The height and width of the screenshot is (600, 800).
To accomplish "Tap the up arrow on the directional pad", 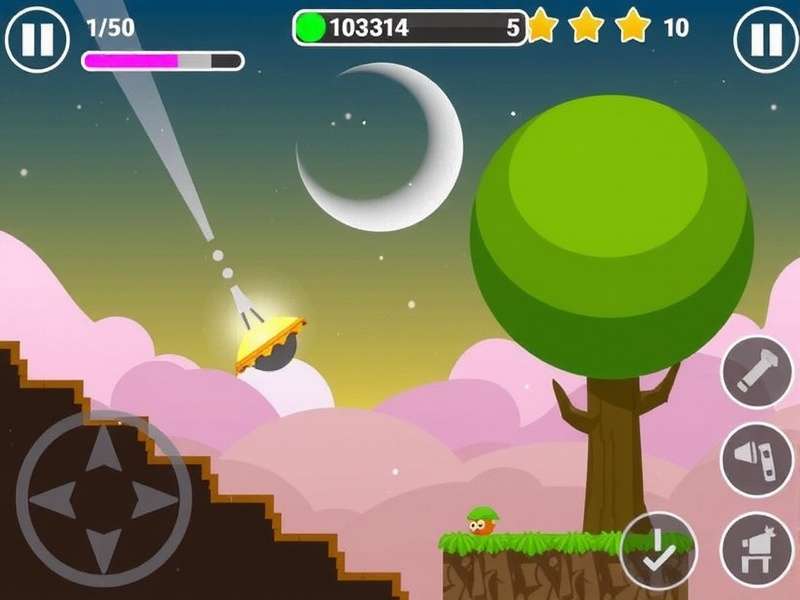I will 103,453.
